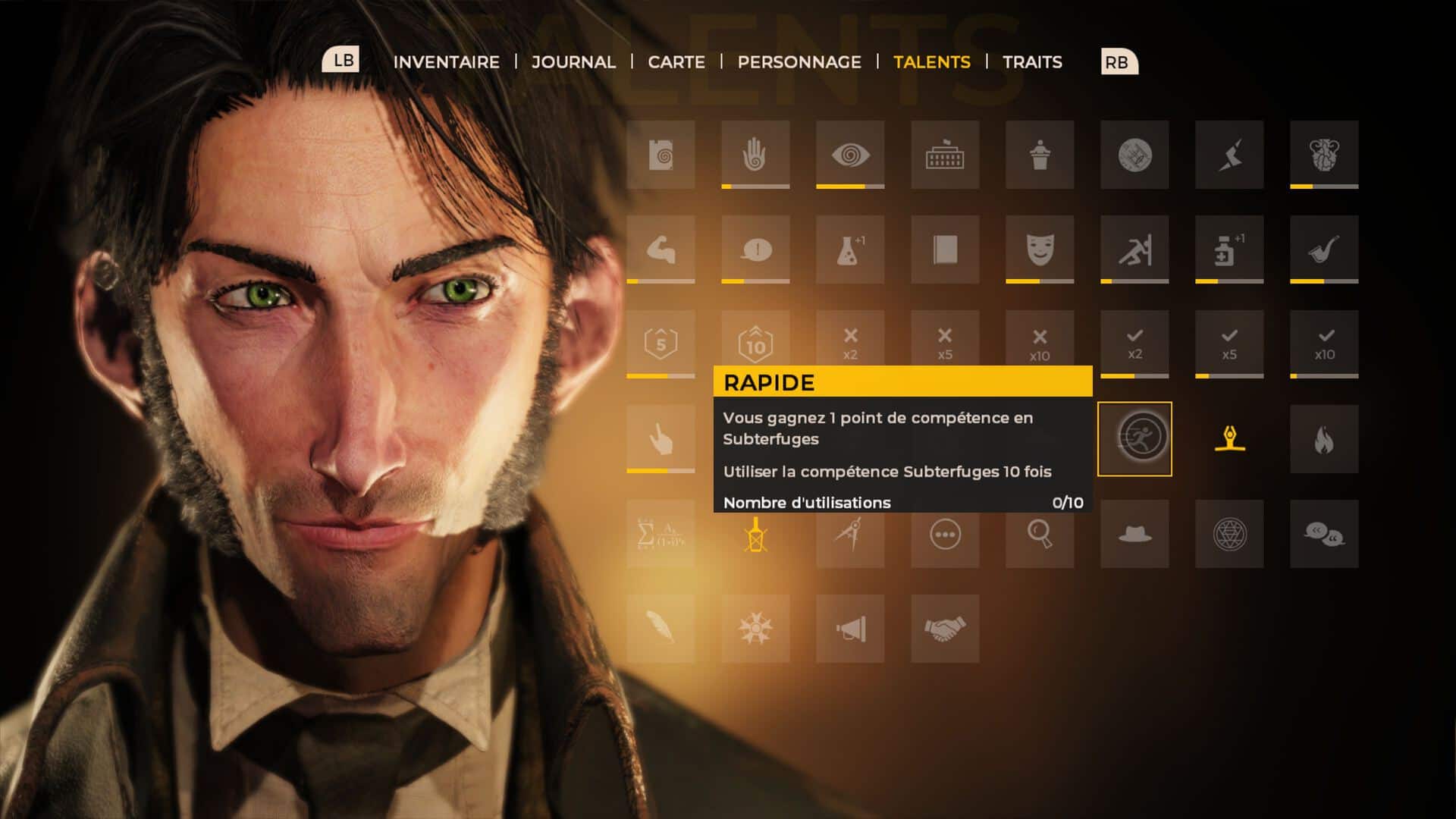Image resolution: width=1456 pixels, height=819 pixels.
Task: Choose the smoking pipe talent icon
Action: pyautogui.click(x=1324, y=249)
